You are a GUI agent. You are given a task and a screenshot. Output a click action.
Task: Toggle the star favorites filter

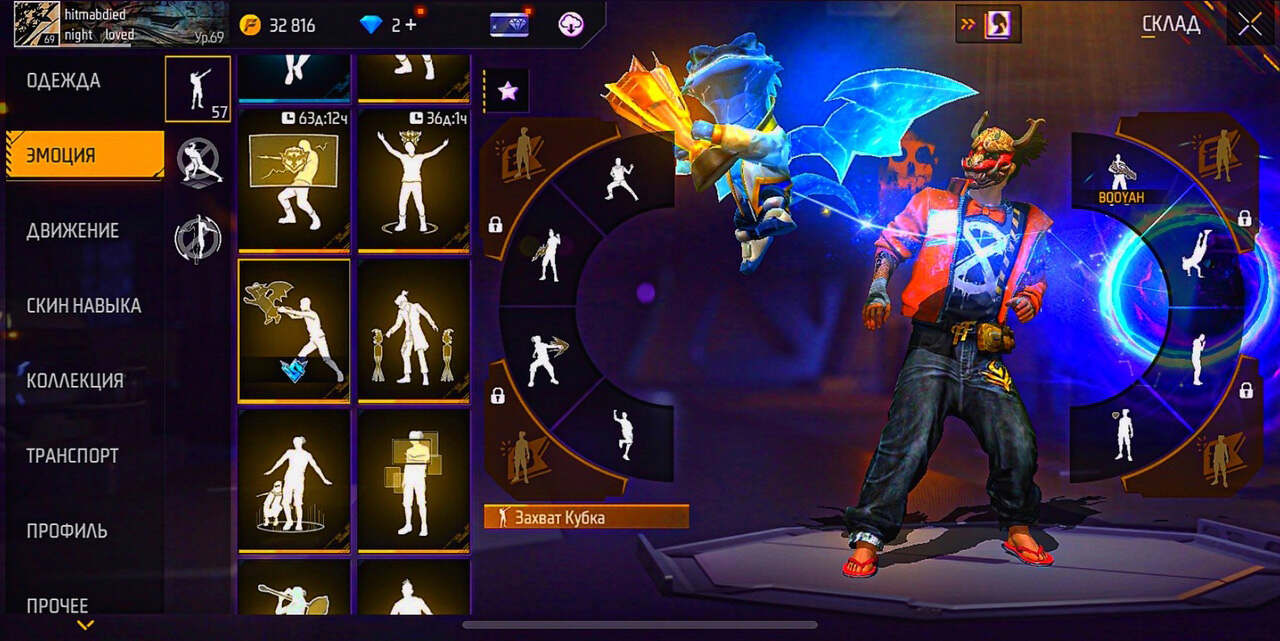point(507,91)
